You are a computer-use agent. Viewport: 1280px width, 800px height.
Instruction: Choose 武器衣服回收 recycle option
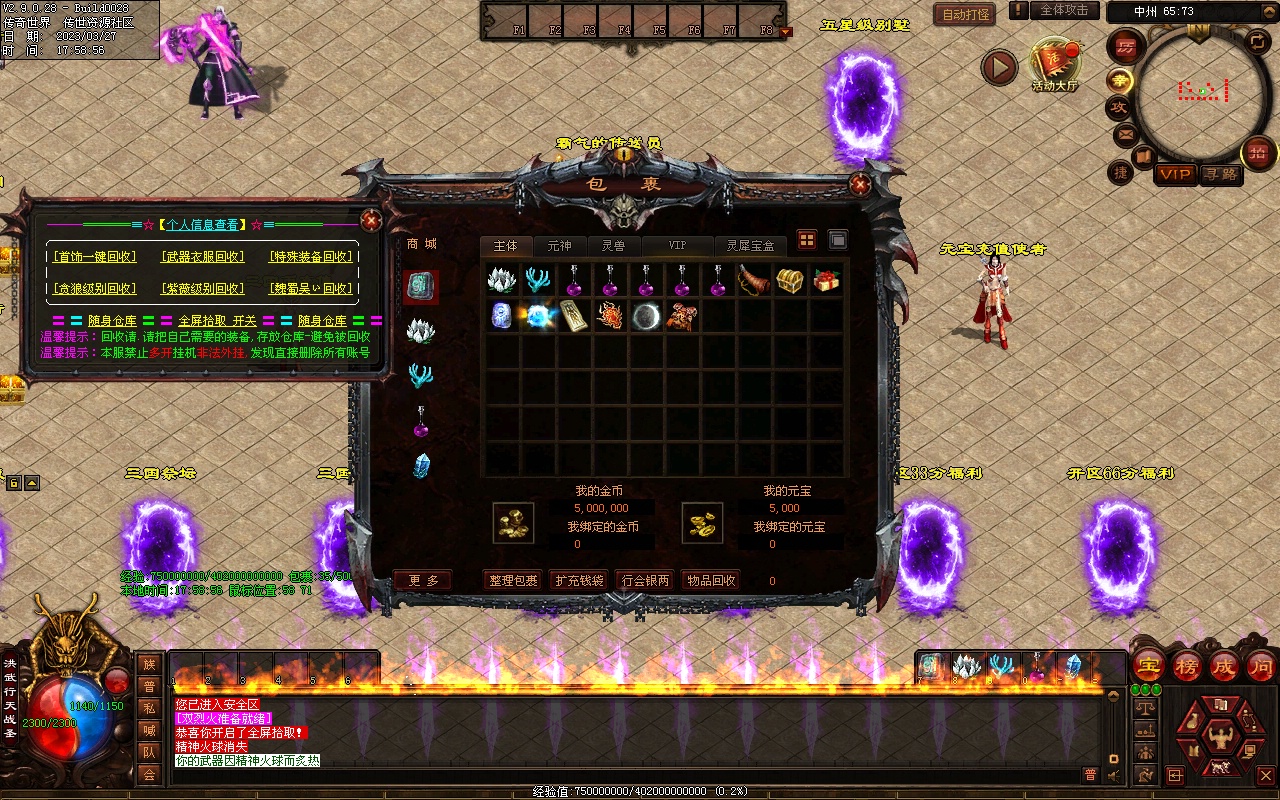tap(203, 257)
